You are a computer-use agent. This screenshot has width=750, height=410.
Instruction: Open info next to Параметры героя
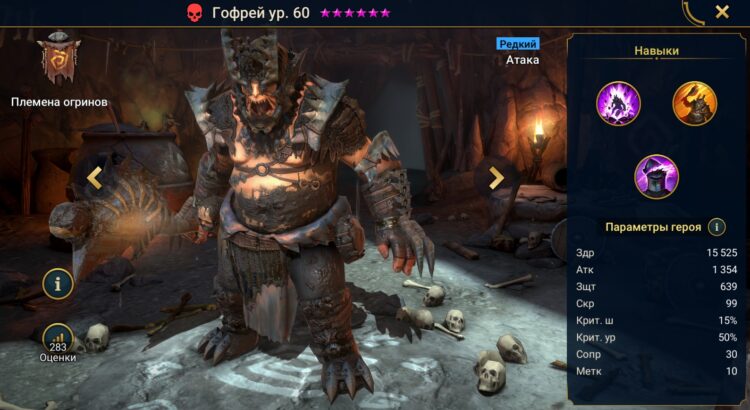[x=716, y=227]
